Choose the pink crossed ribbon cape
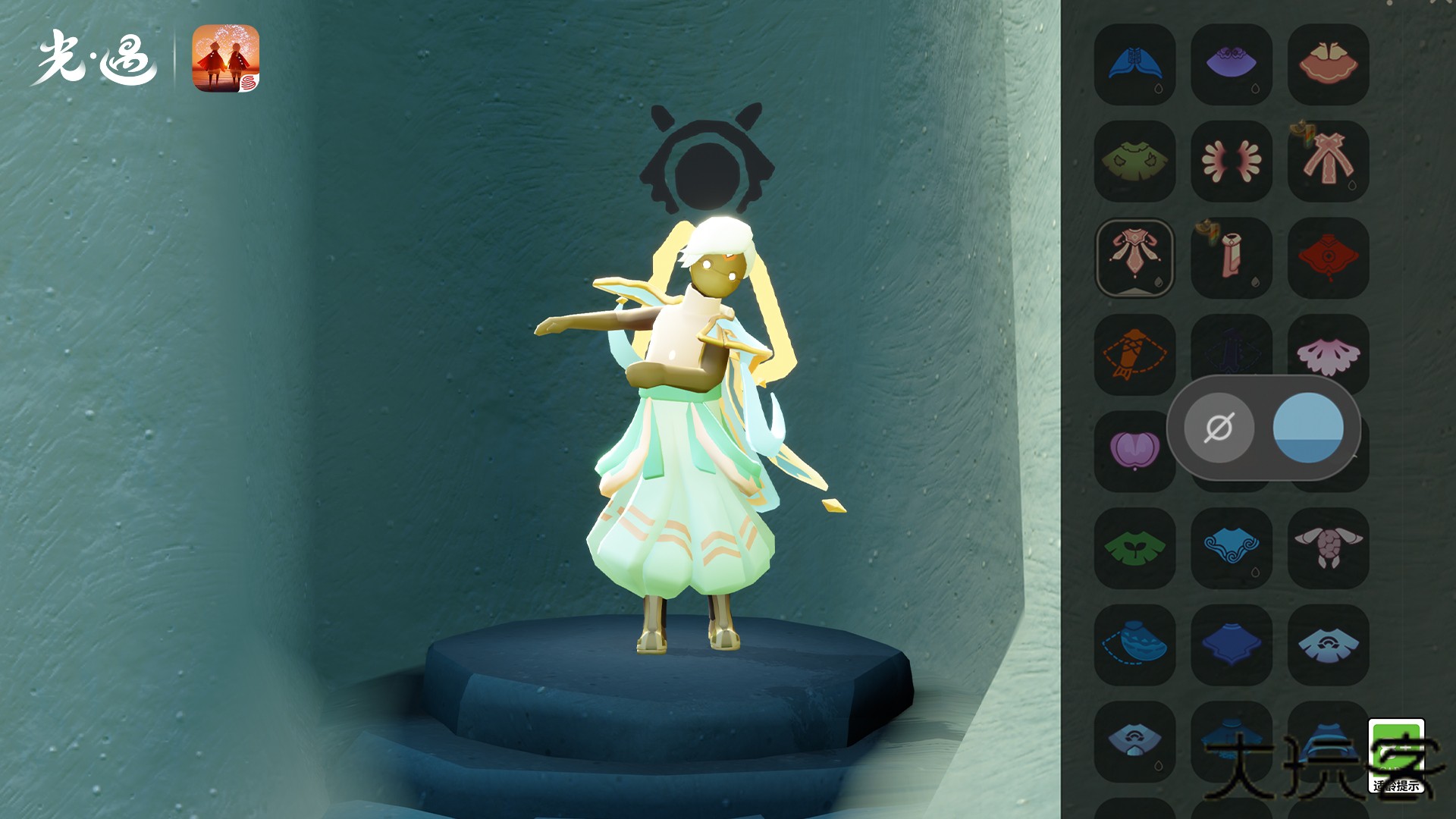 coord(1328,161)
